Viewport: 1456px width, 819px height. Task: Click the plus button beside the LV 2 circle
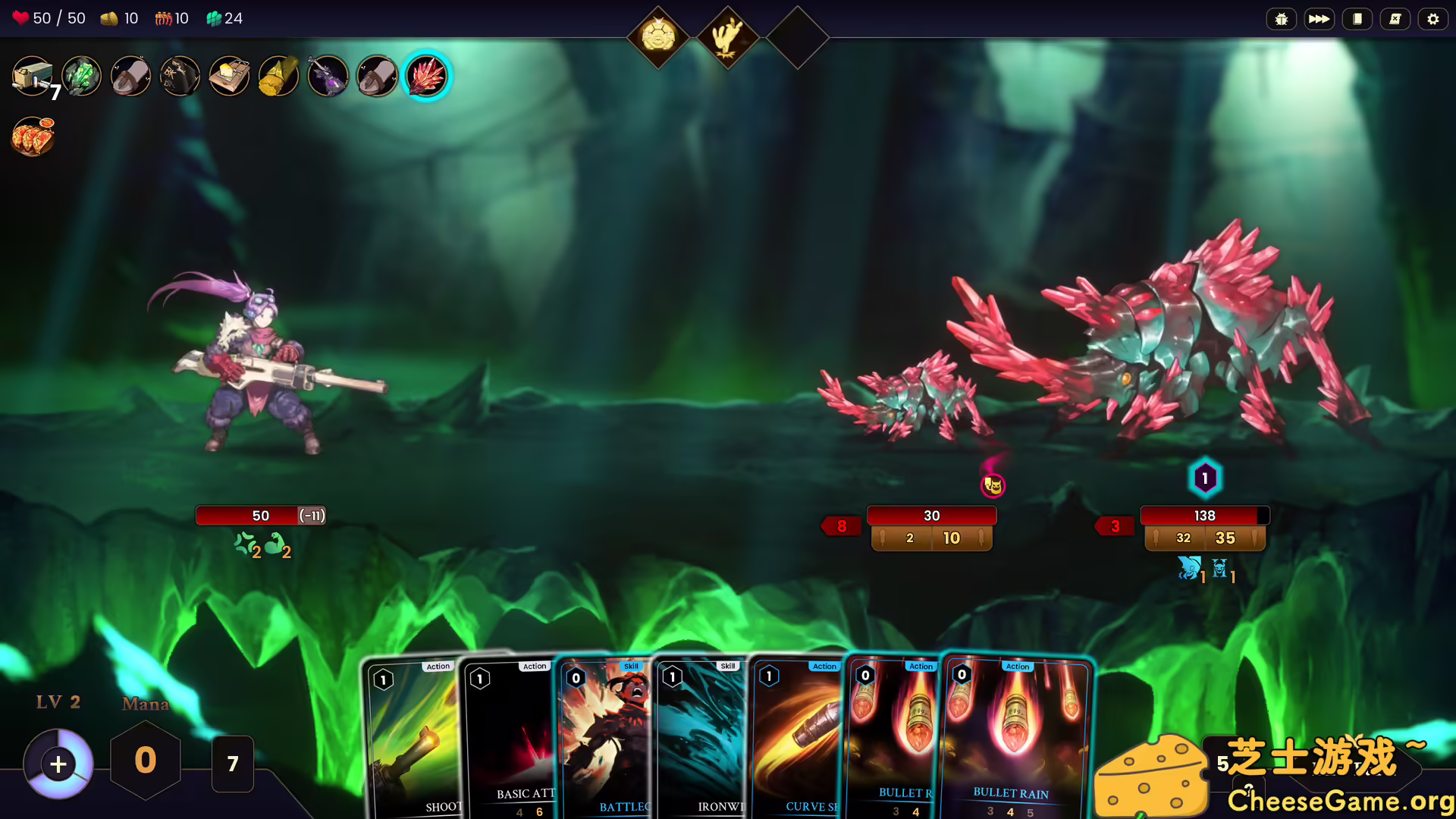(x=57, y=763)
